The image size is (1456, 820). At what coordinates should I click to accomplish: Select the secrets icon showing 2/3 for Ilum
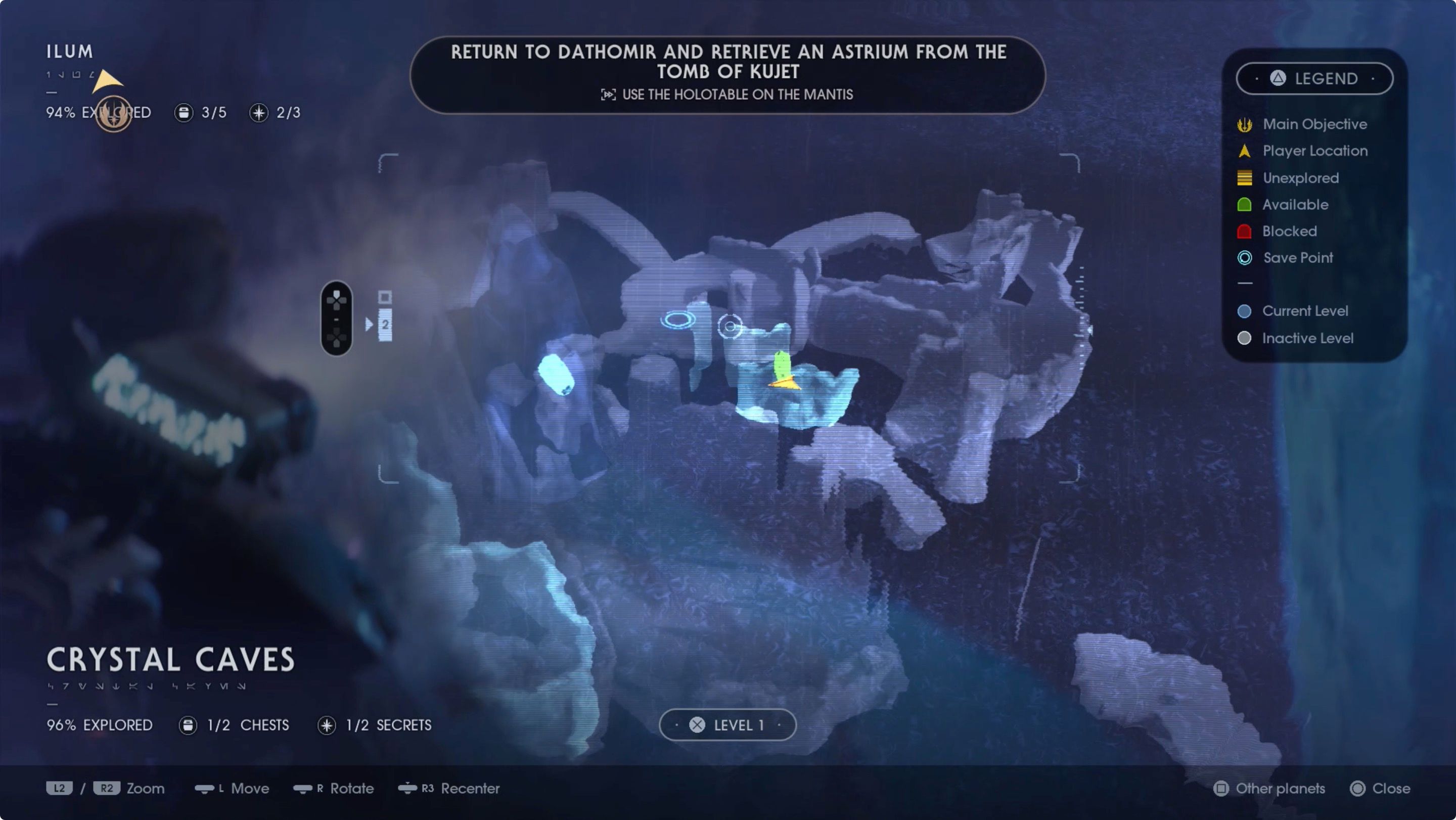pyautogui.click(x=258, y=112)
